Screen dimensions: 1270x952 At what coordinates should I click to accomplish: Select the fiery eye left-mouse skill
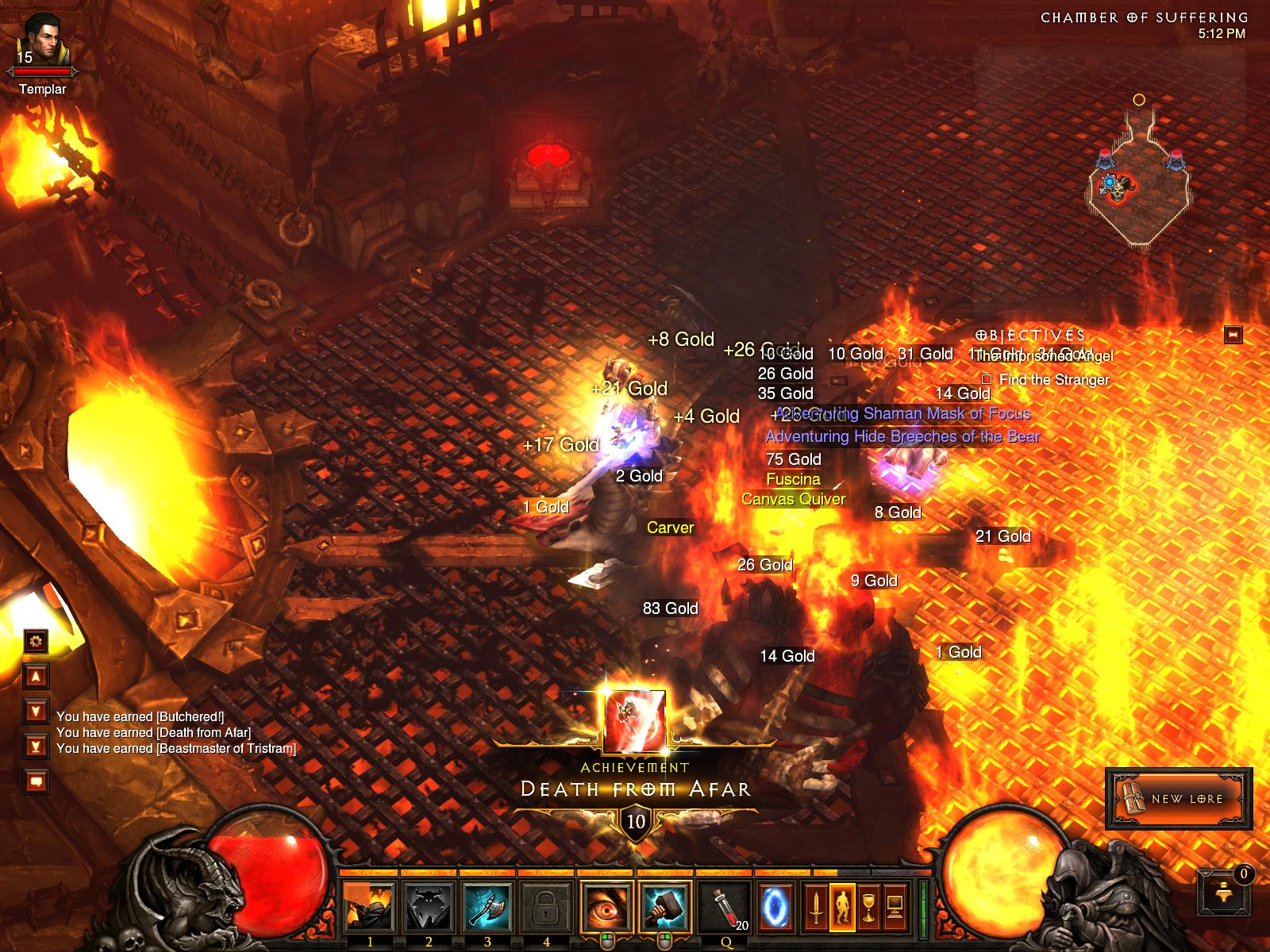click(x=606, y=906)
